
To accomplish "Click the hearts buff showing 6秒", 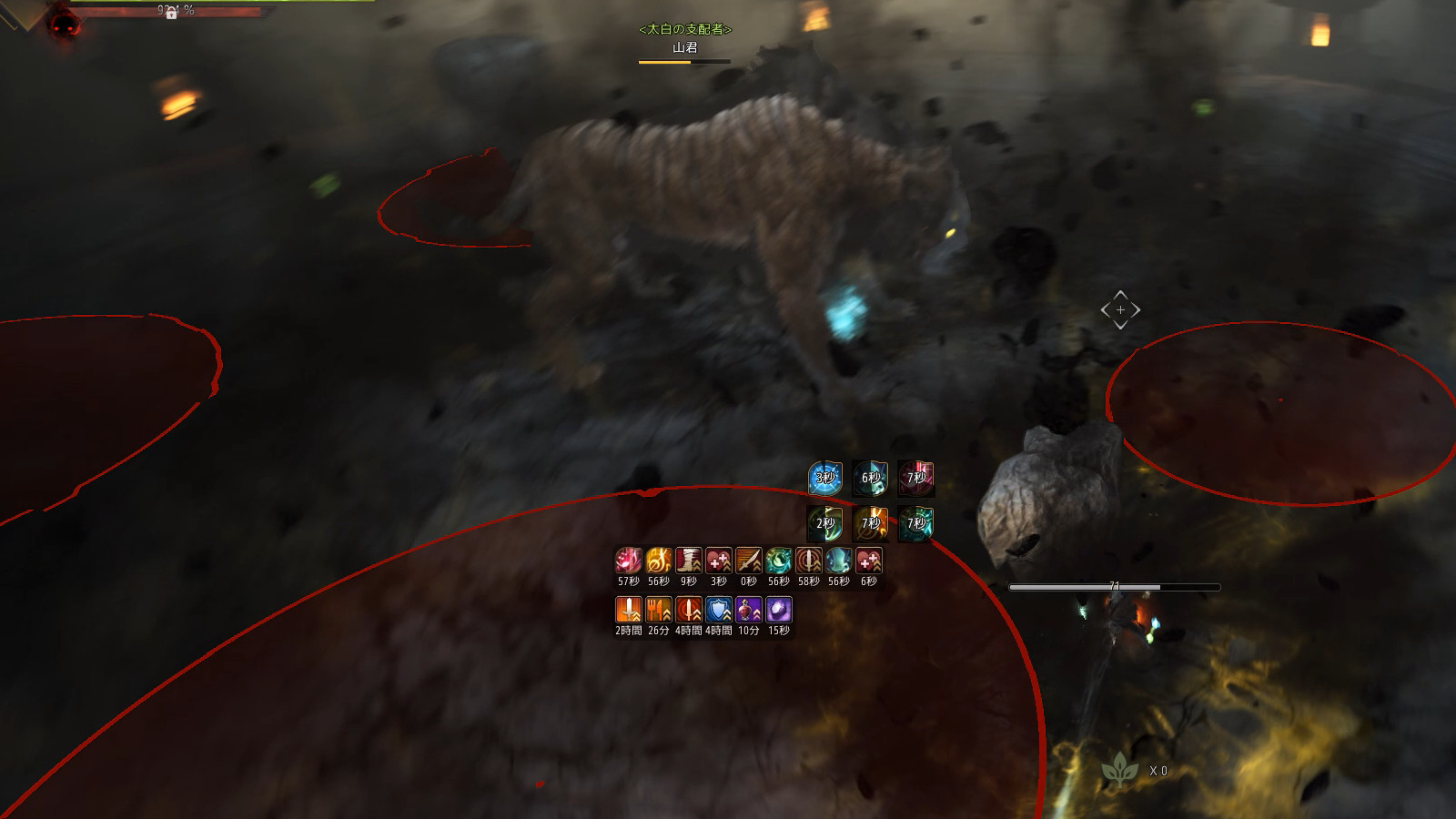I will tap(868, 561).
